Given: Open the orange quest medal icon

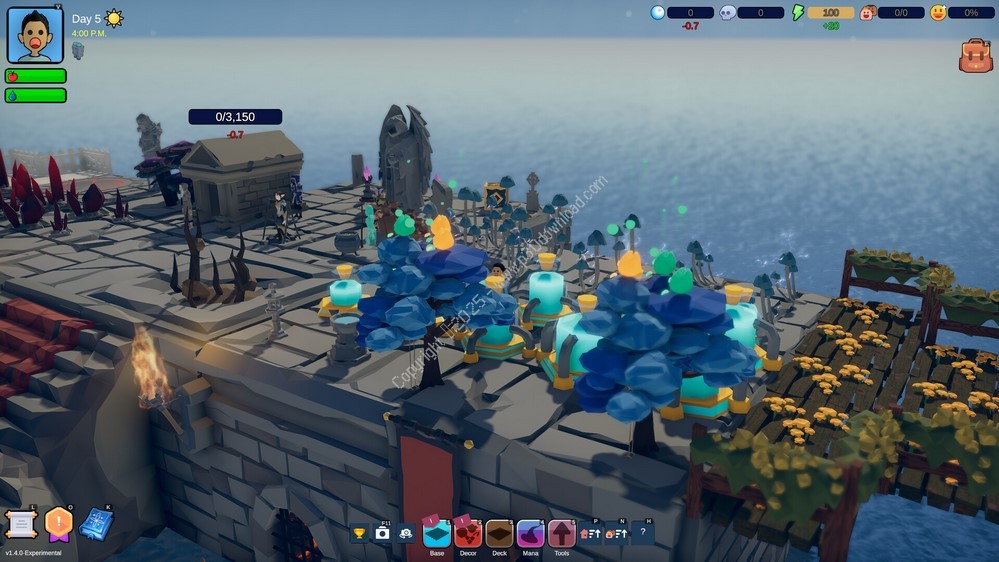Looking at the screenshot, I should coord(59,523).
